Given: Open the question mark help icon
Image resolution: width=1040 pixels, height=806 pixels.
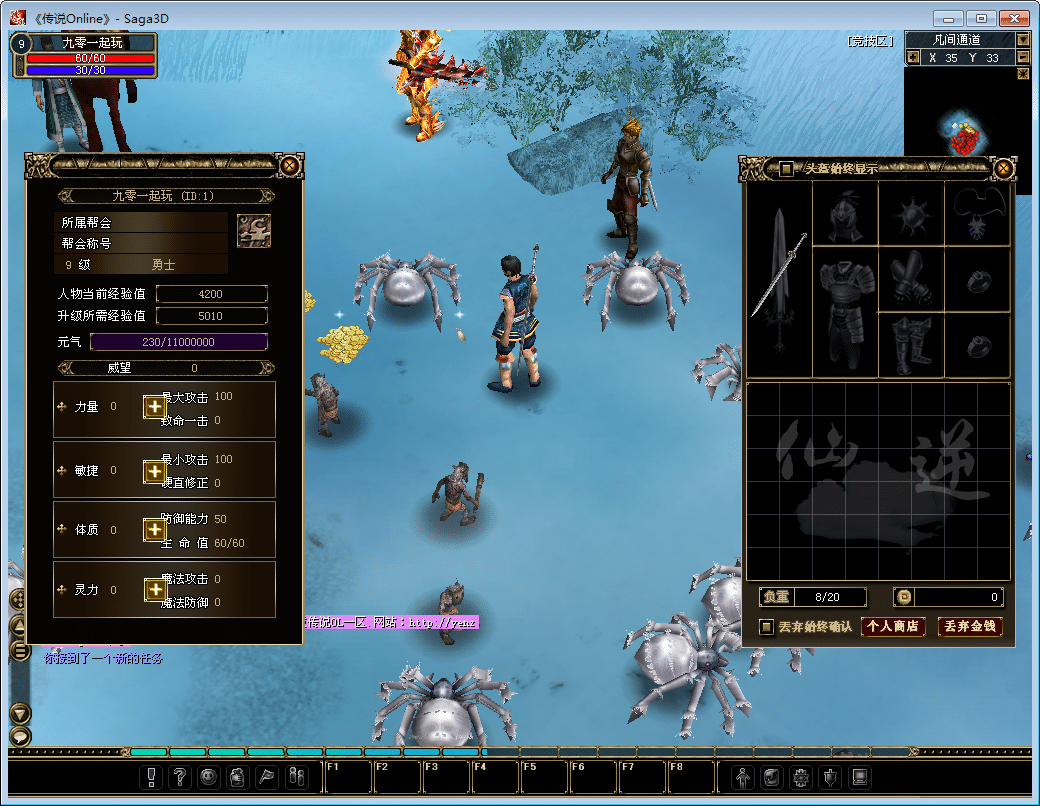Looking at the screenshot, I should (180, 776).
